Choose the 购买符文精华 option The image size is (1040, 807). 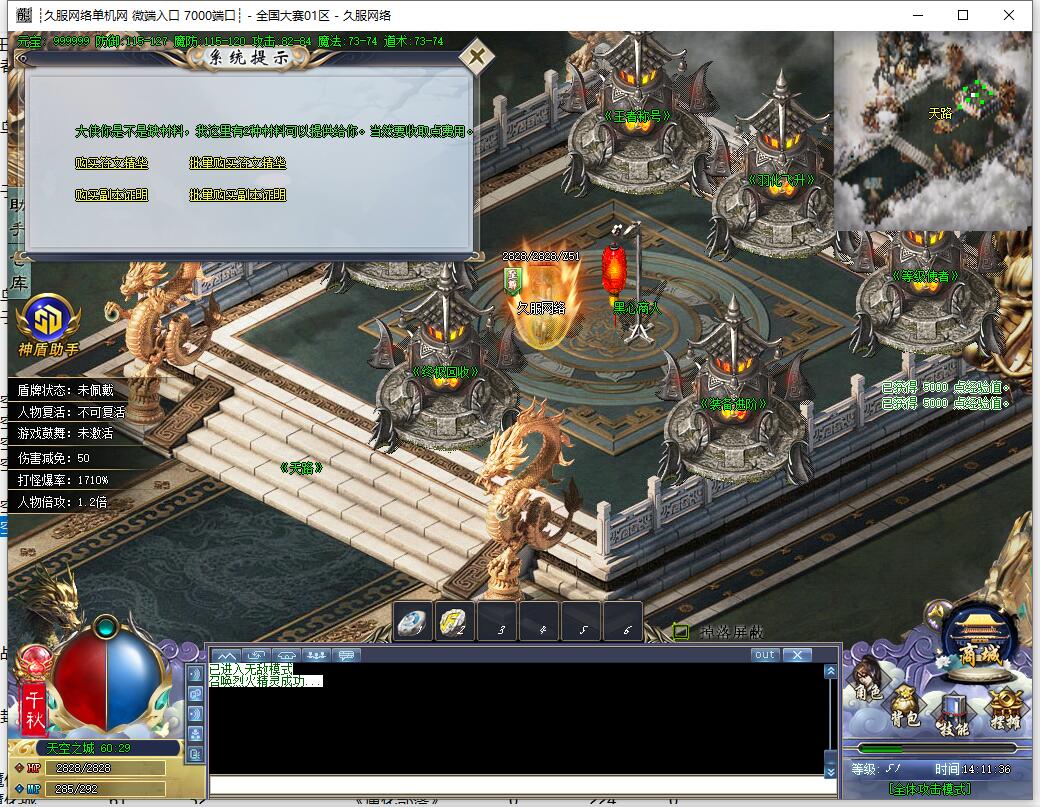click(111, 163)
